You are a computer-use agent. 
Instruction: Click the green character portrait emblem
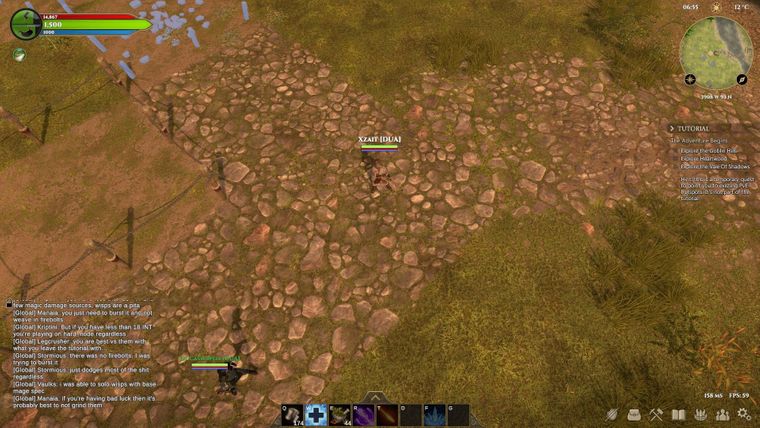[24, 23]
